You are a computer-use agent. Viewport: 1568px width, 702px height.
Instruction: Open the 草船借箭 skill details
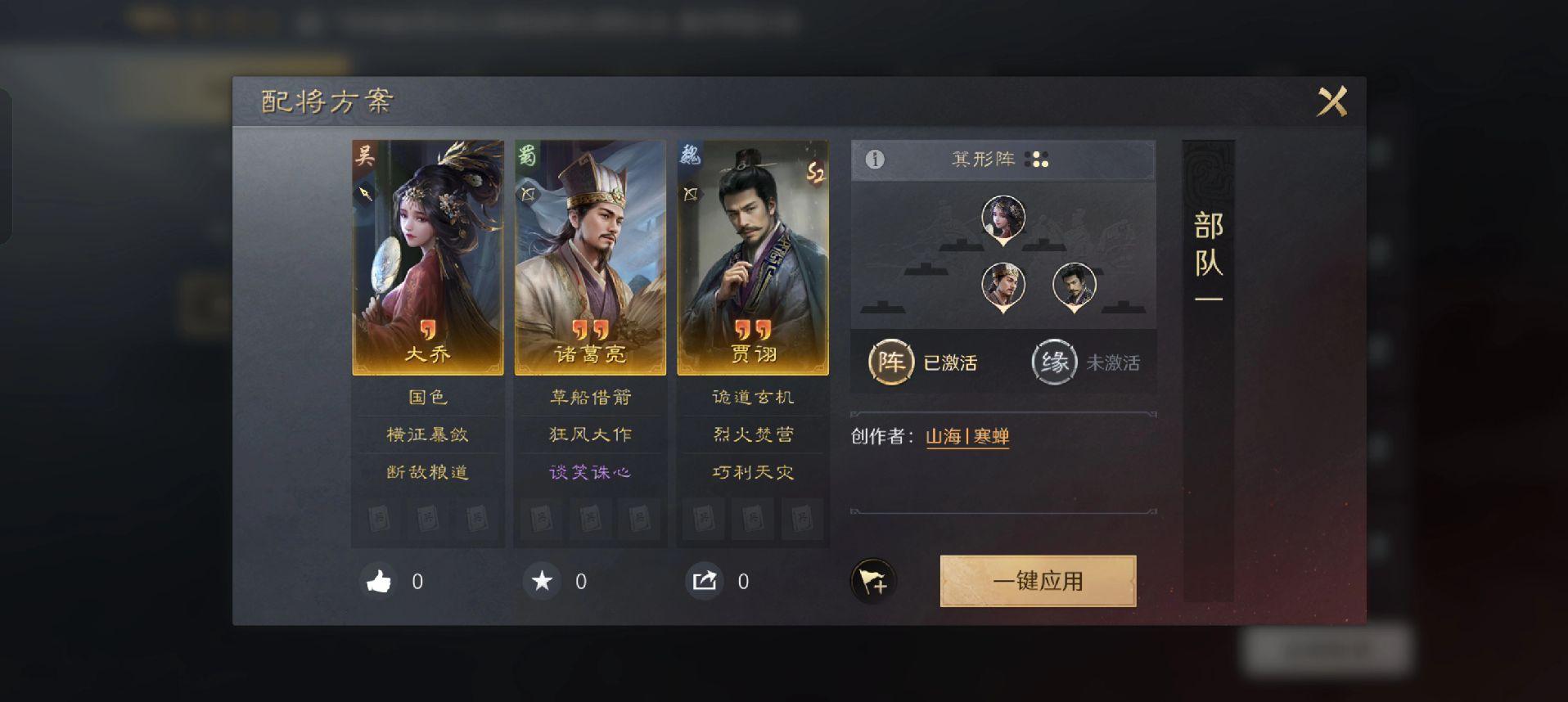coord(589,398)
